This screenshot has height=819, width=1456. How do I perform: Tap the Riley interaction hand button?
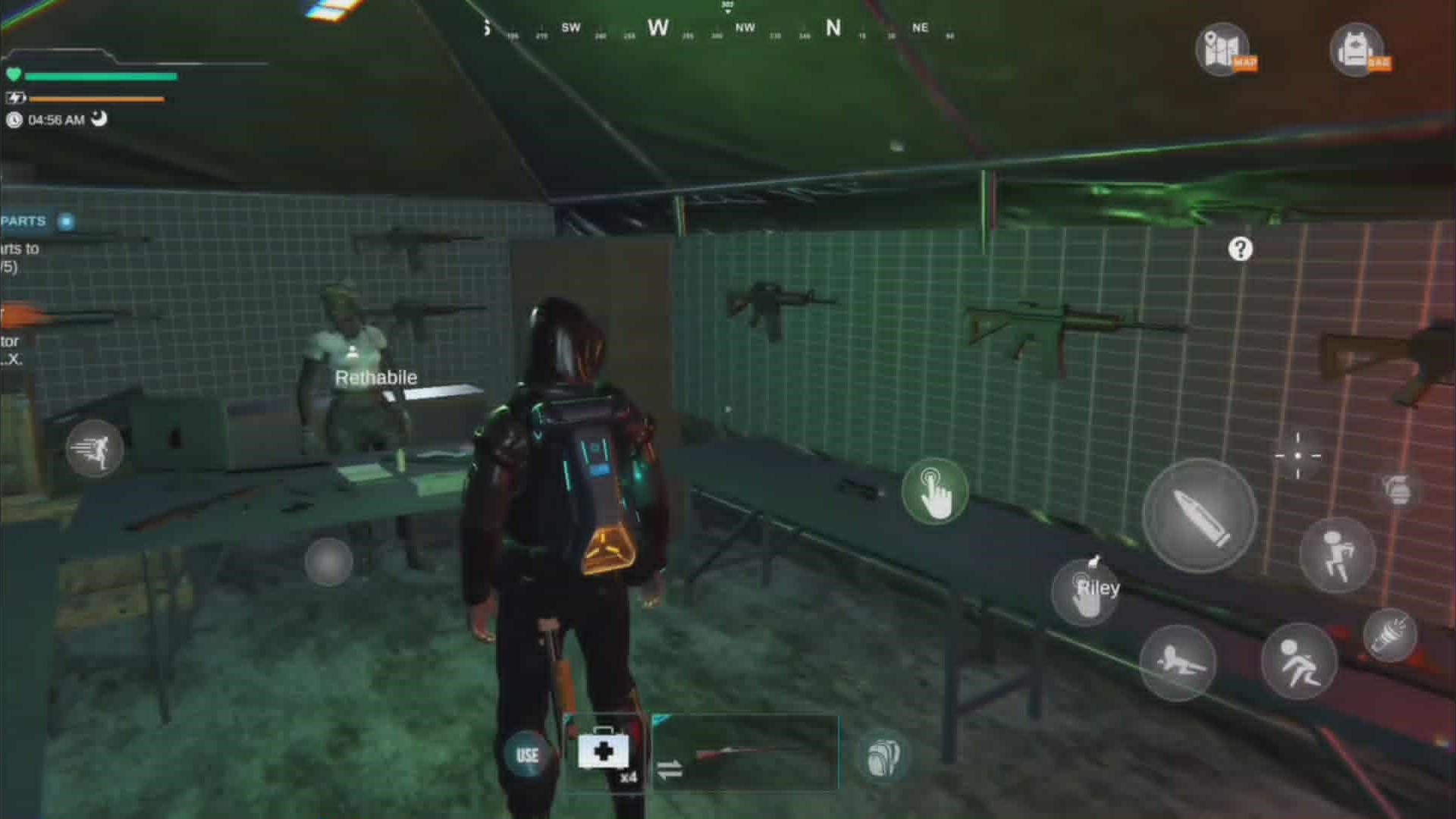[1086, 591]
